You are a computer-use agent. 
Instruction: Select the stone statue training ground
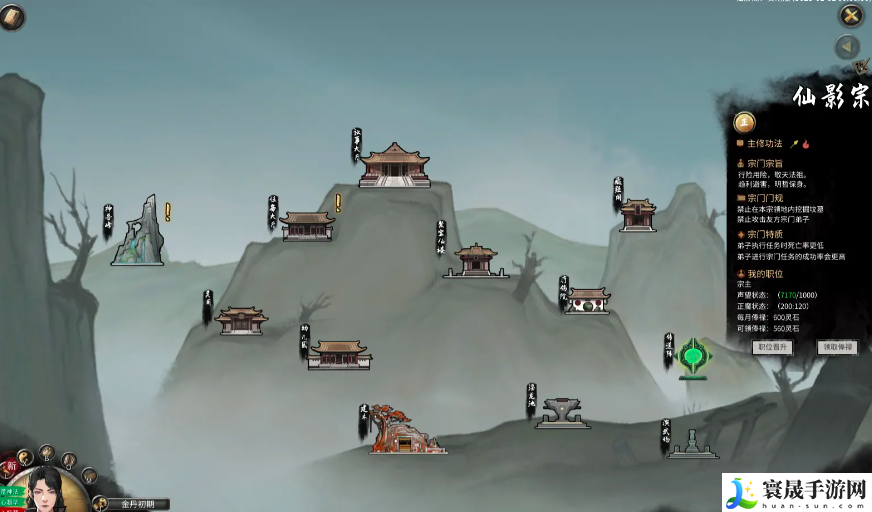(x=692, y=443)
